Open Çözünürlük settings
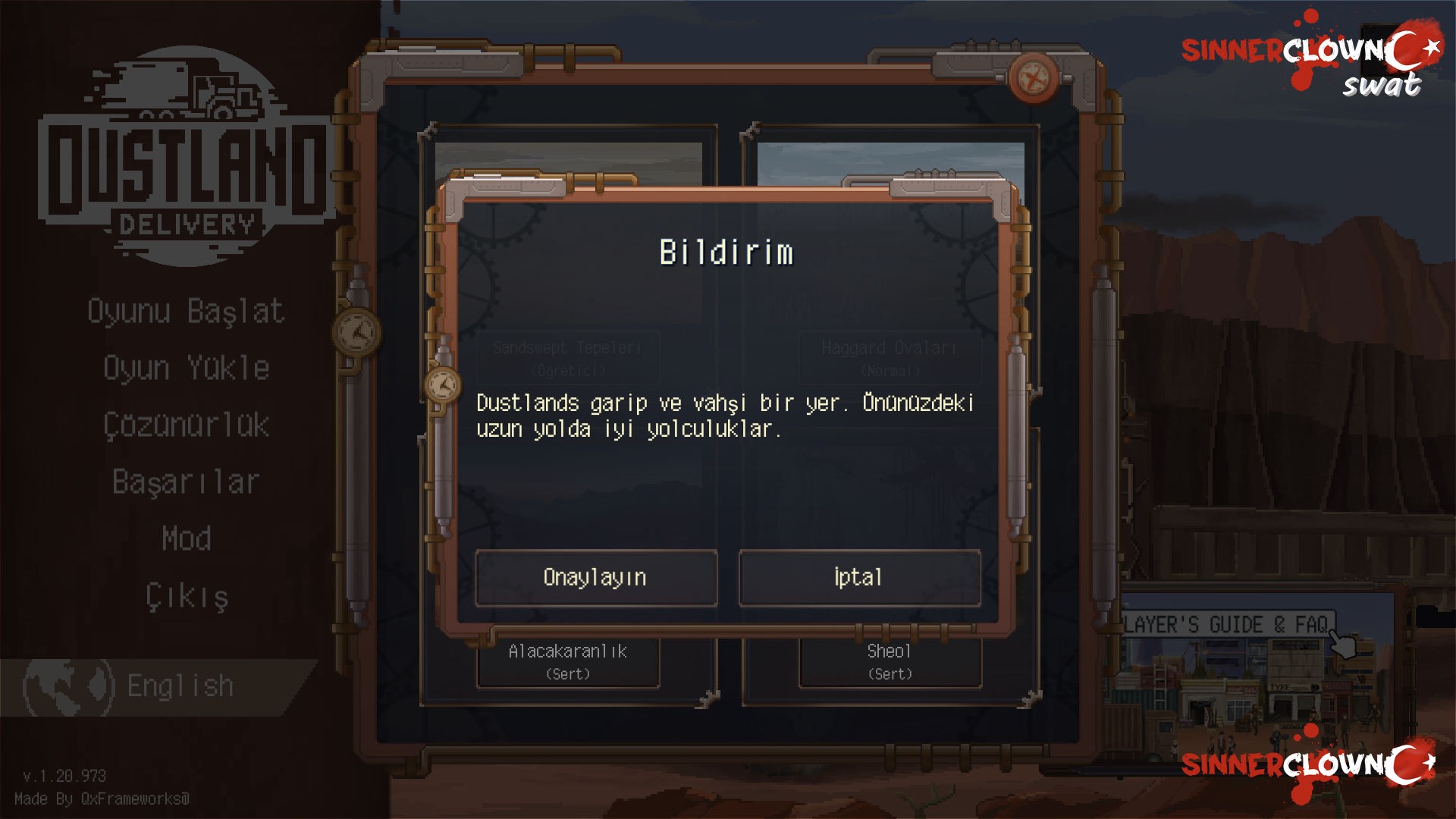The width and height of the screenshot is (1456, 819). (187, 425)
